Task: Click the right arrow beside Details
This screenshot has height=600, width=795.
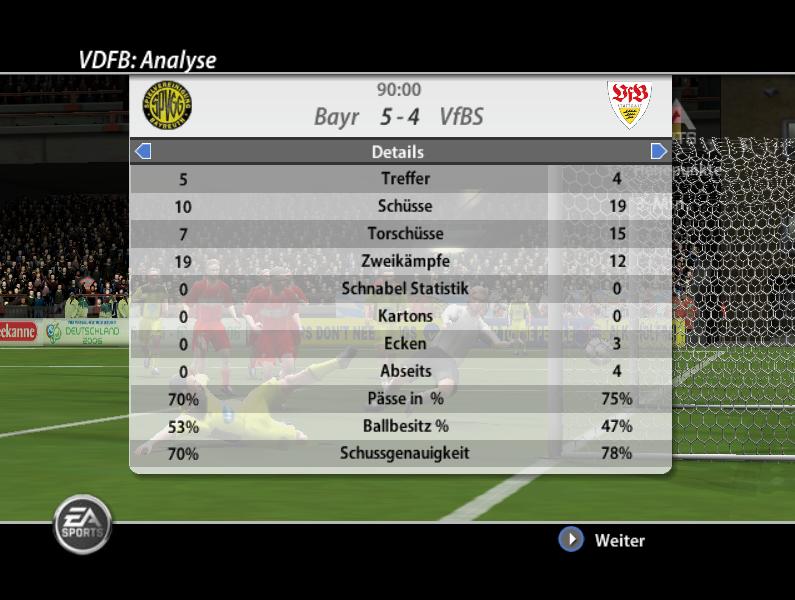Action: point(658,151)
